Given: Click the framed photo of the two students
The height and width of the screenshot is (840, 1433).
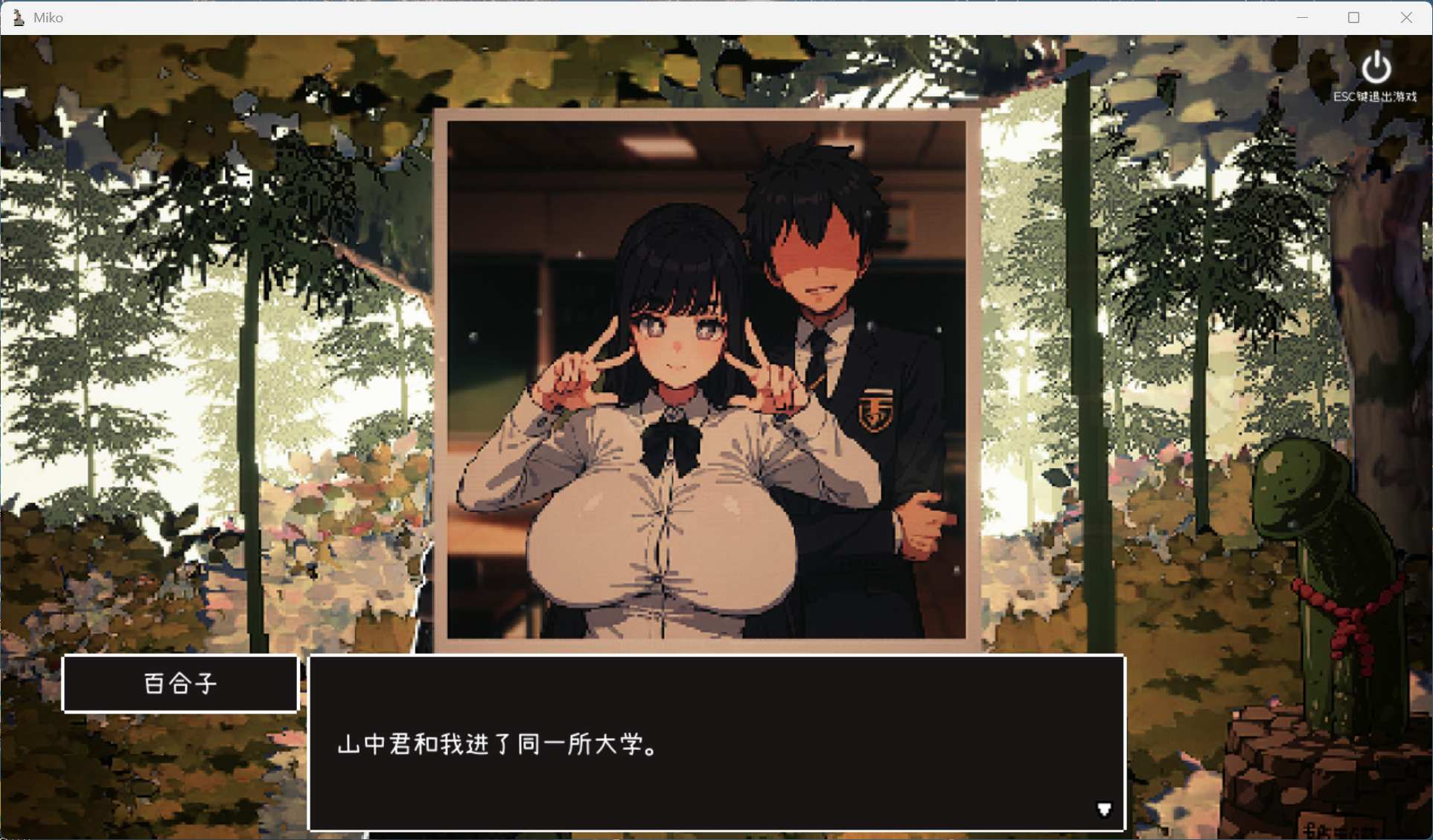Looking at the screenshot, I should coord(707,372).
